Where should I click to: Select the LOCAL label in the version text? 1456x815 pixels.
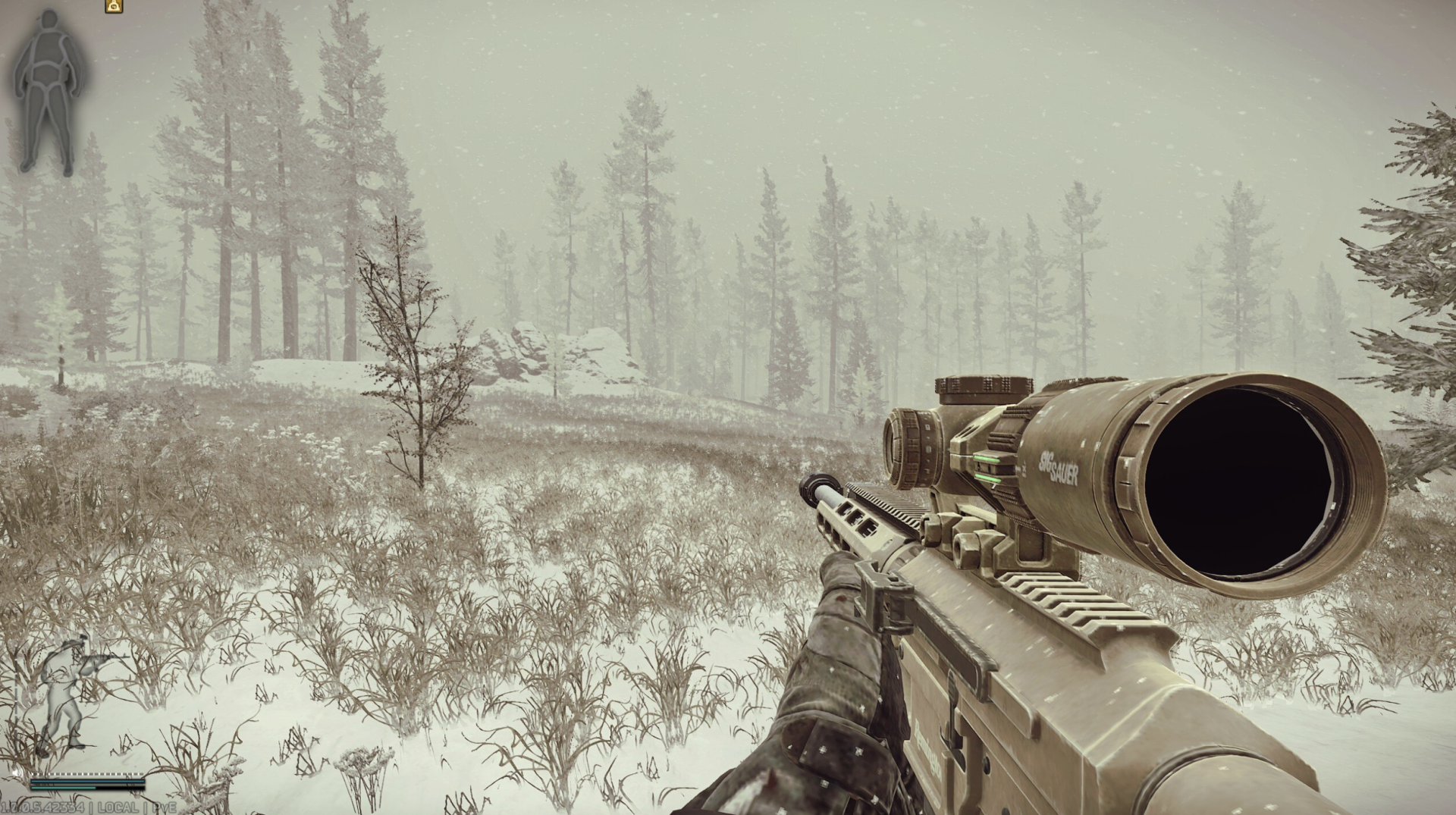tap(118, 809)
